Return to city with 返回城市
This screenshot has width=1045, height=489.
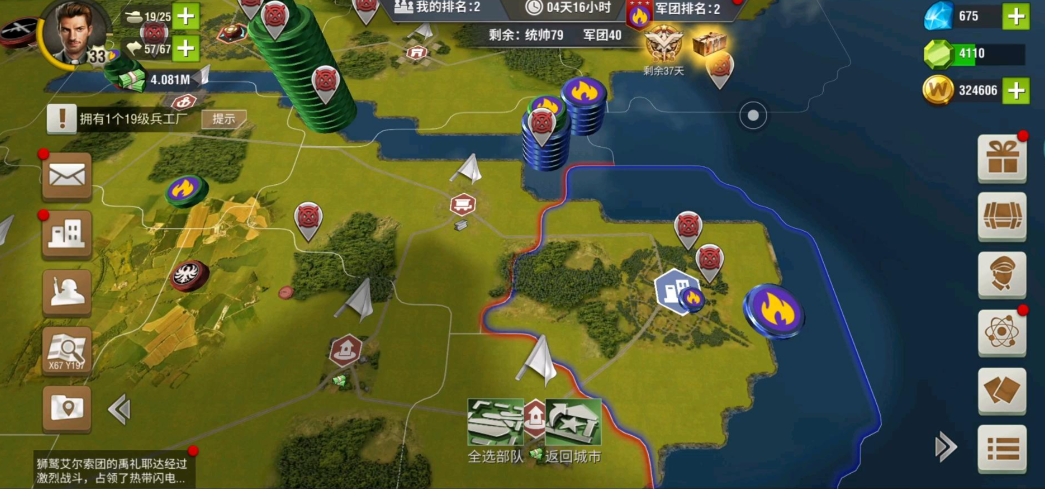pyautogui.click(x=573, y=423)
